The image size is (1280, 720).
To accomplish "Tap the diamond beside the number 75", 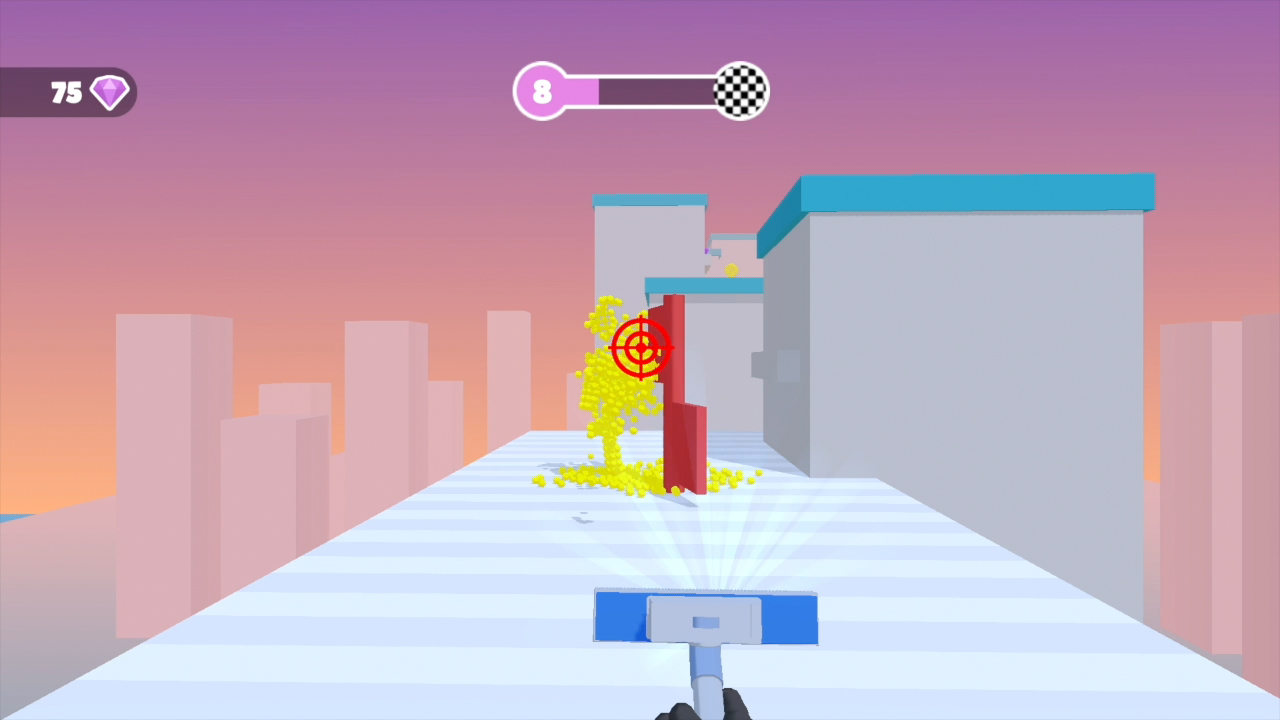I will click(108, 92).
